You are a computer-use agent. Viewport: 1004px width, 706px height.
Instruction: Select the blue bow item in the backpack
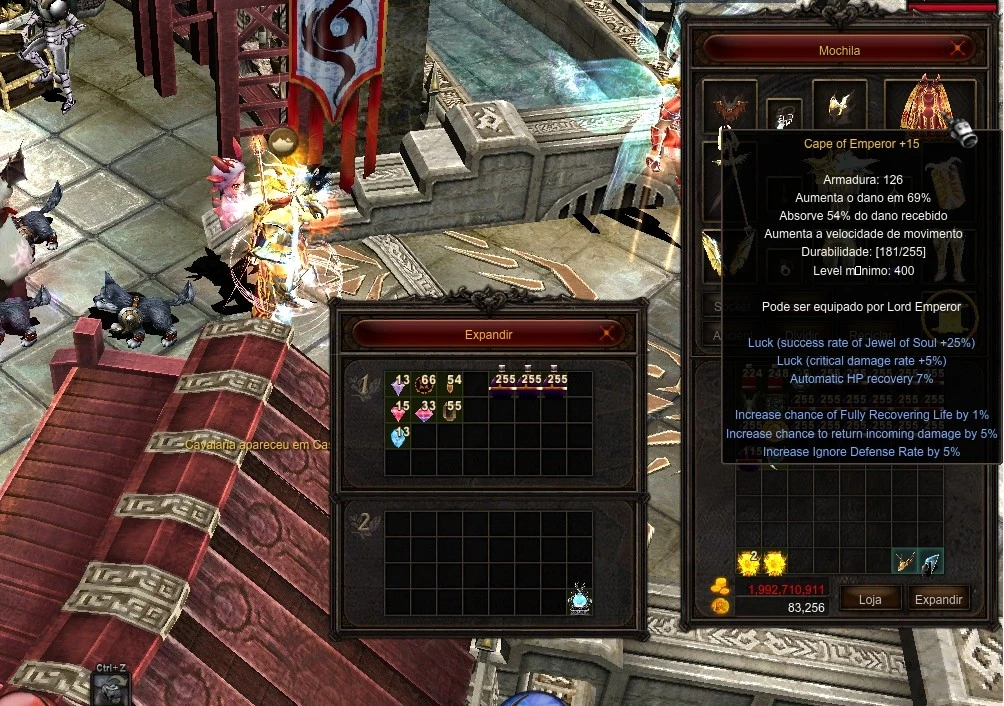click(931, 563)
